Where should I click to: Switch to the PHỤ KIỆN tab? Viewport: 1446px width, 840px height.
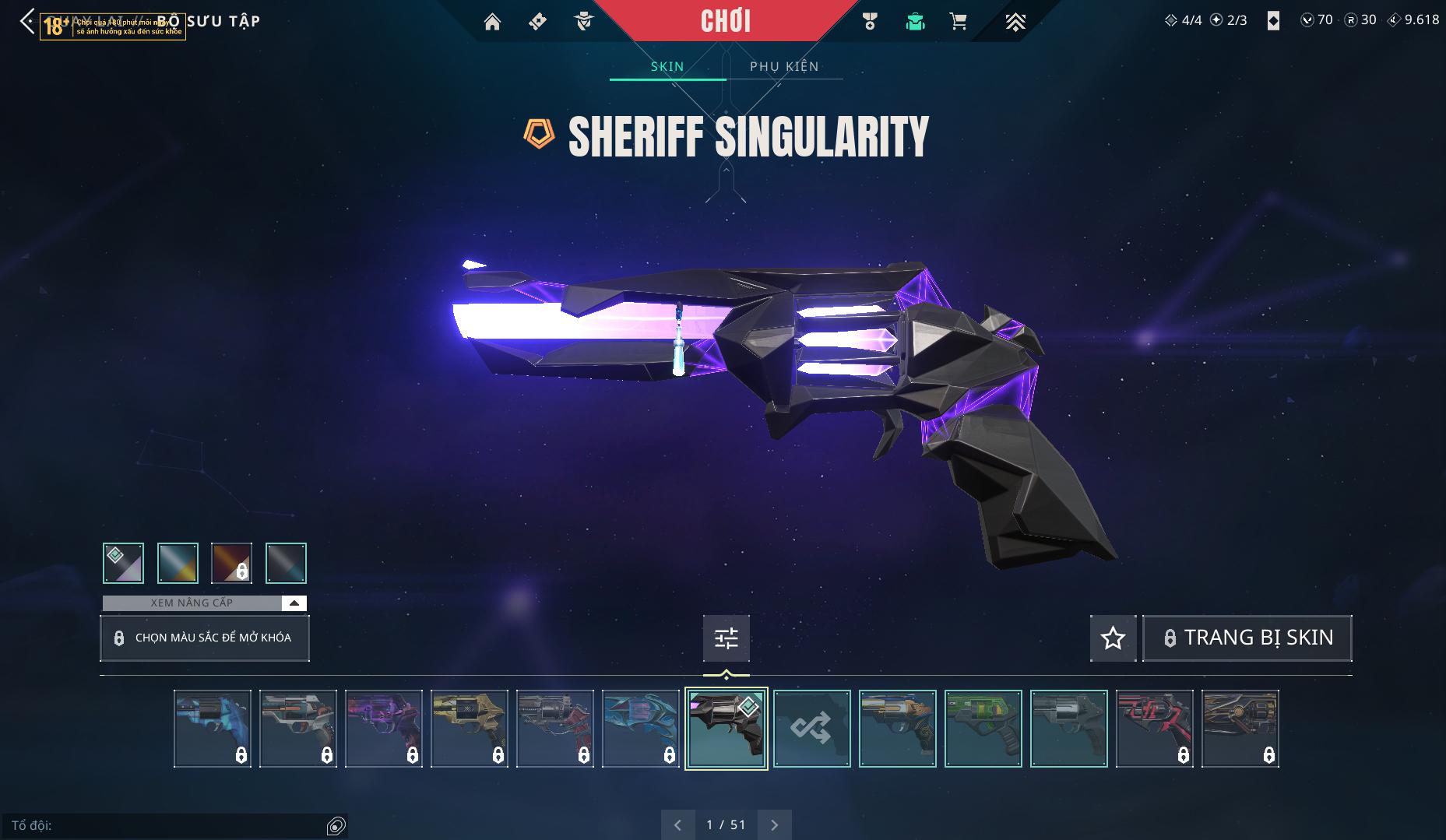(x=784, y=66)
